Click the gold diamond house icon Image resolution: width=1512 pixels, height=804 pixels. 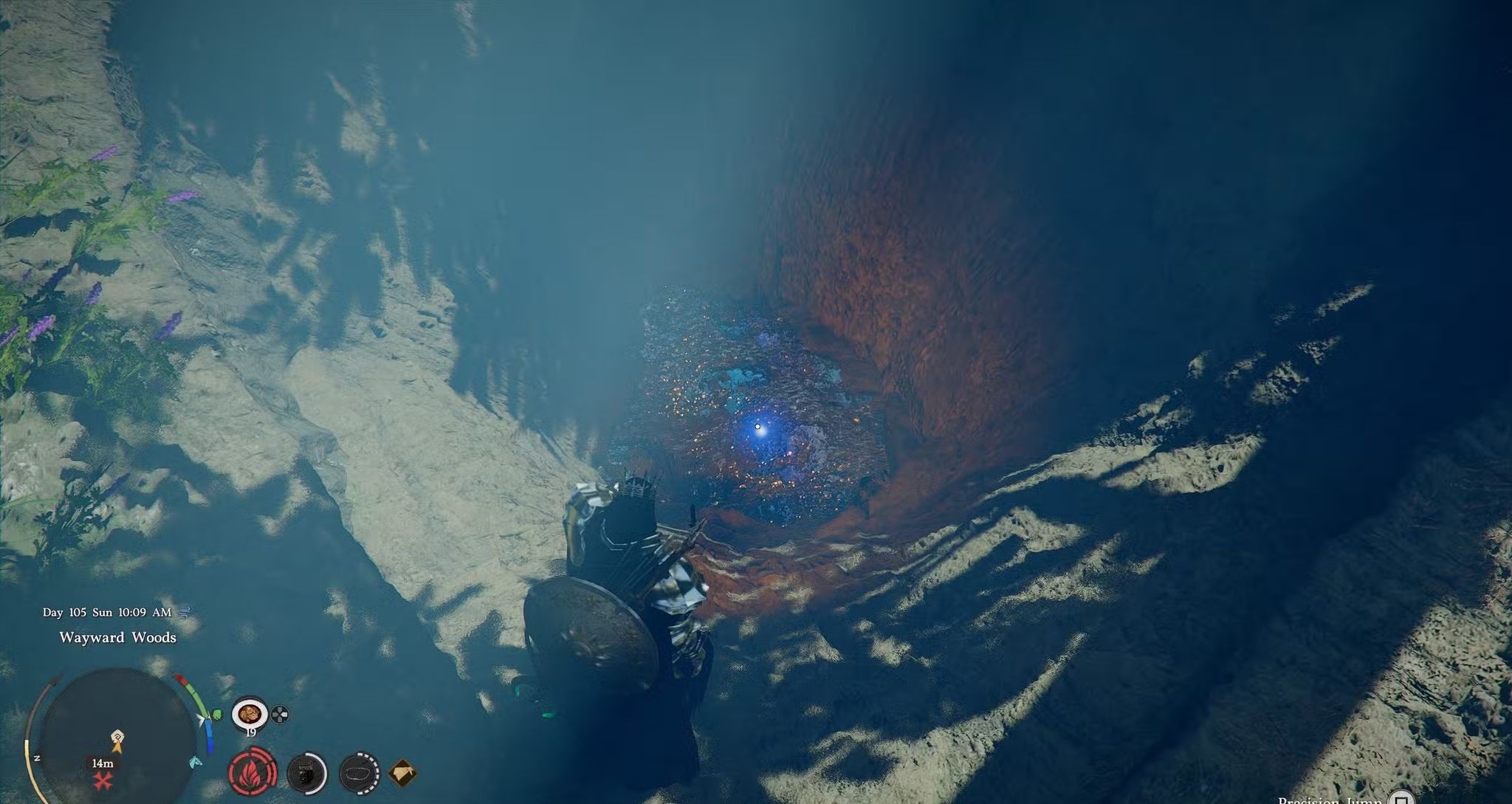coord(402,773)
